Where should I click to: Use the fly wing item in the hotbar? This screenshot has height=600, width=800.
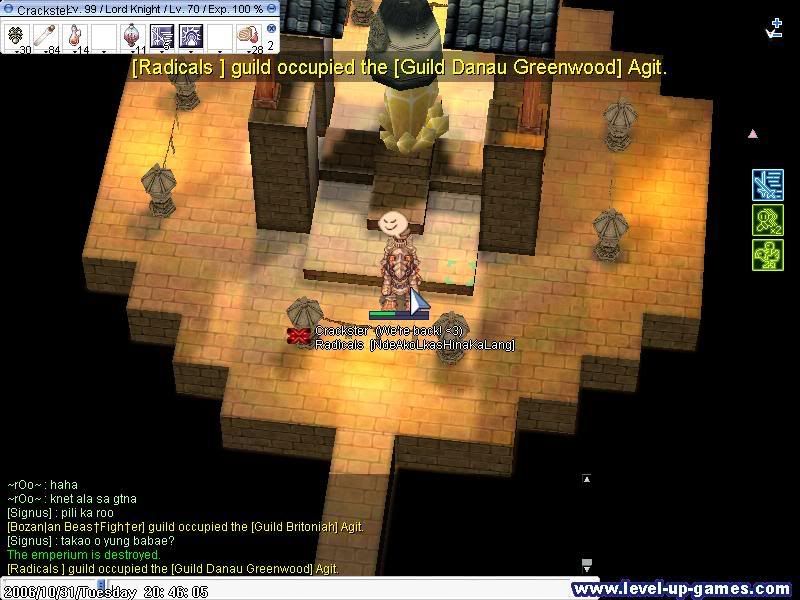pyautogui.click(x=18, y=37)
